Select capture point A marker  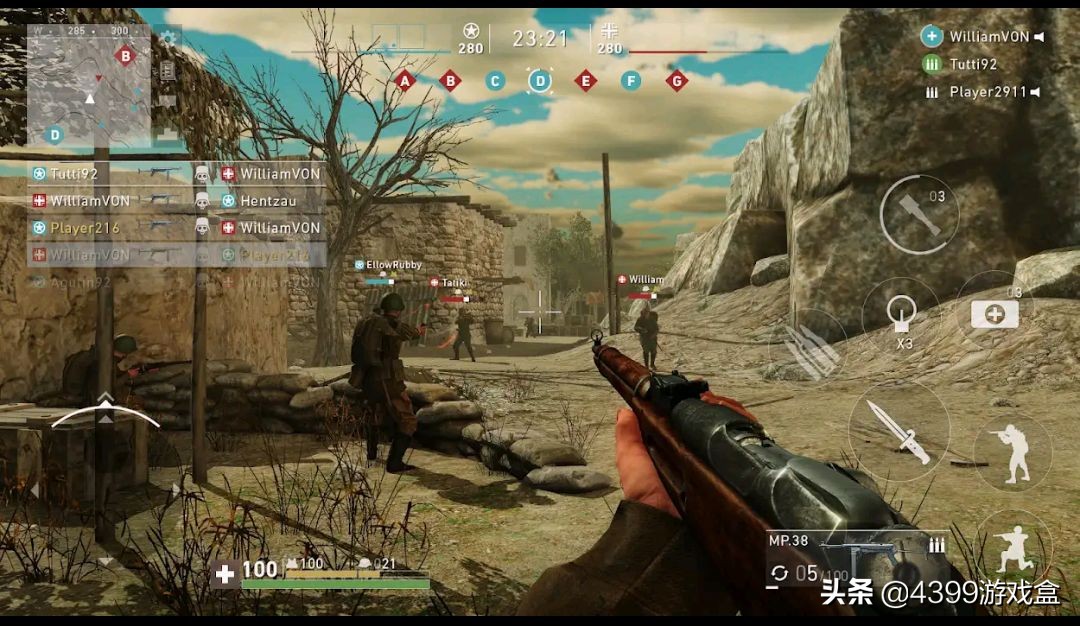(x=405, y=81)
